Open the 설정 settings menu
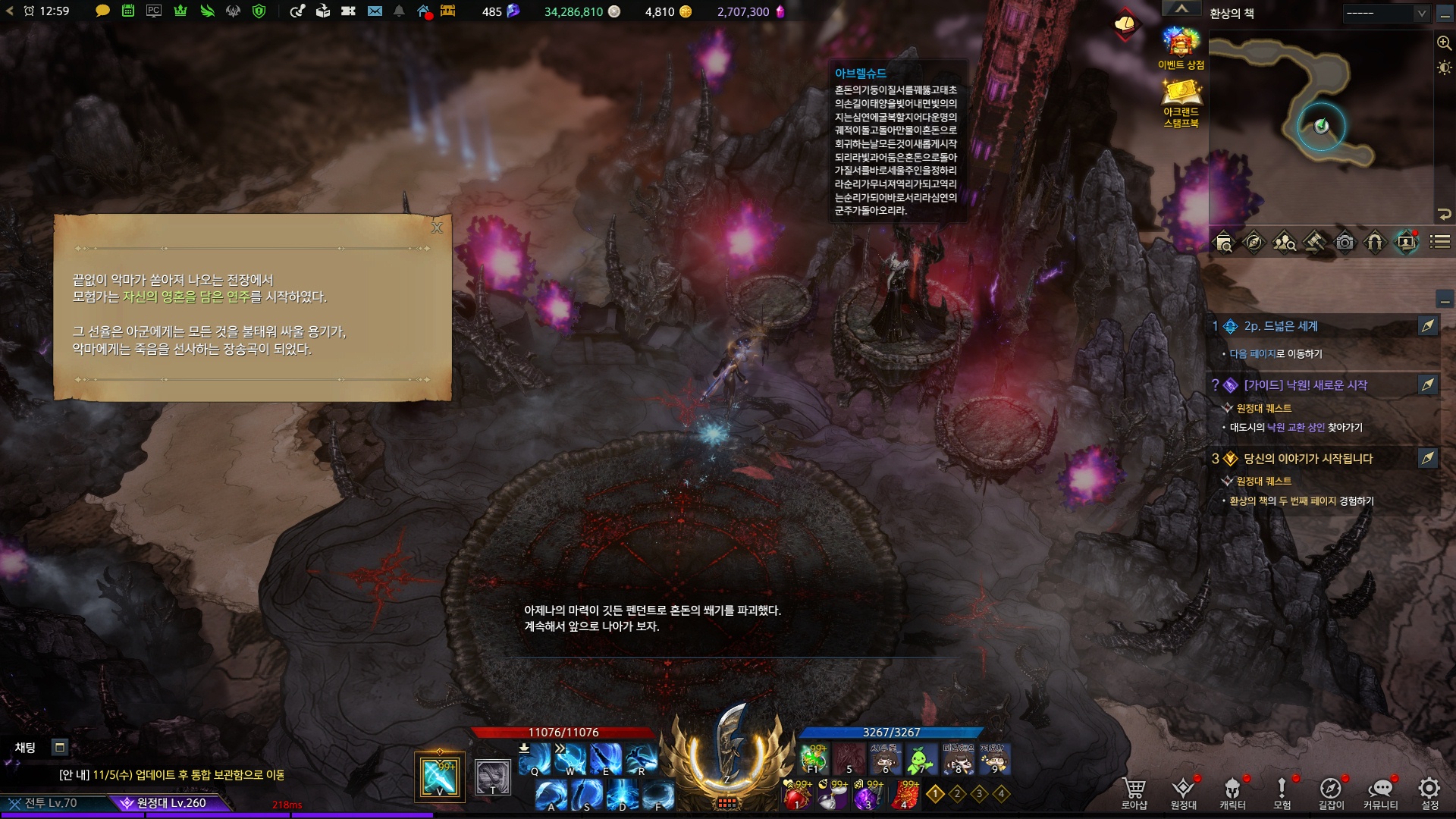 click(x=1429, y=792)
